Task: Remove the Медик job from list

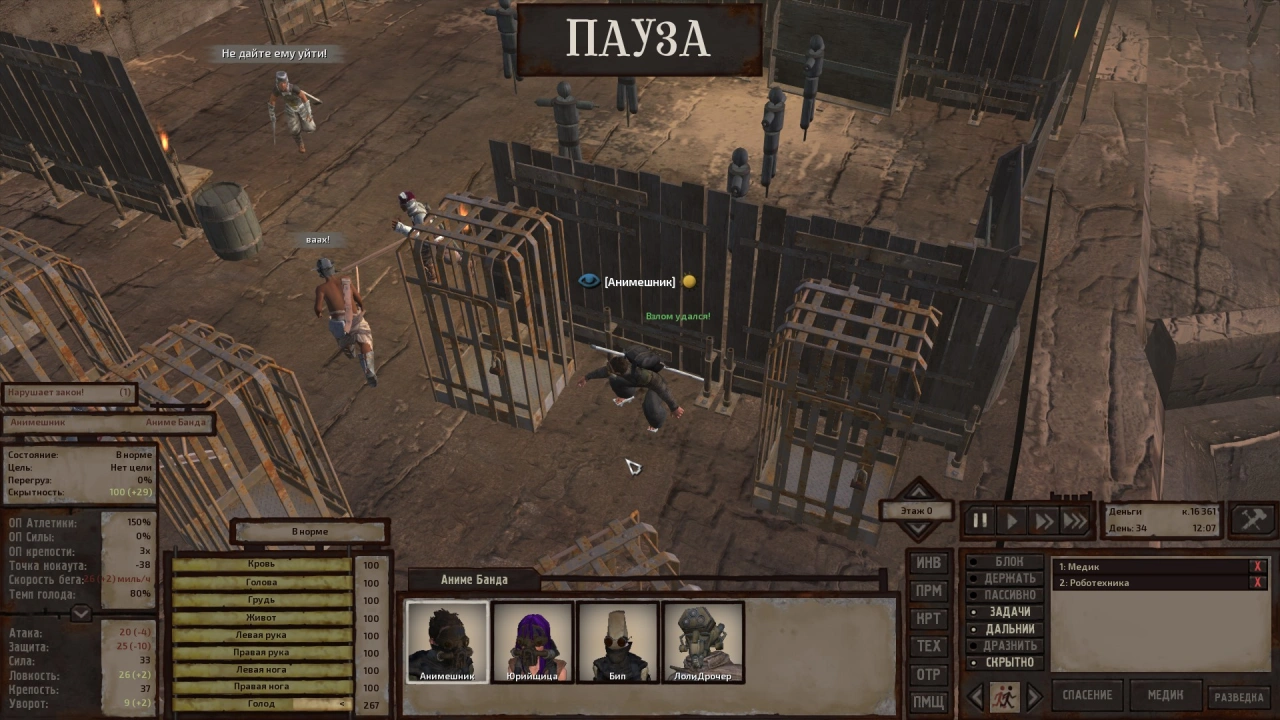Action: (1258, 567)
